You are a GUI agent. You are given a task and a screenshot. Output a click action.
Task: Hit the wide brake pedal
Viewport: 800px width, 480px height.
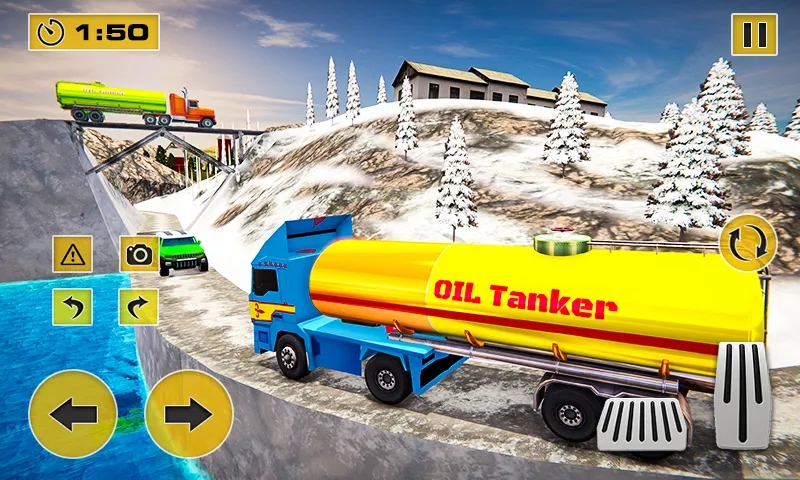[642, 423]
